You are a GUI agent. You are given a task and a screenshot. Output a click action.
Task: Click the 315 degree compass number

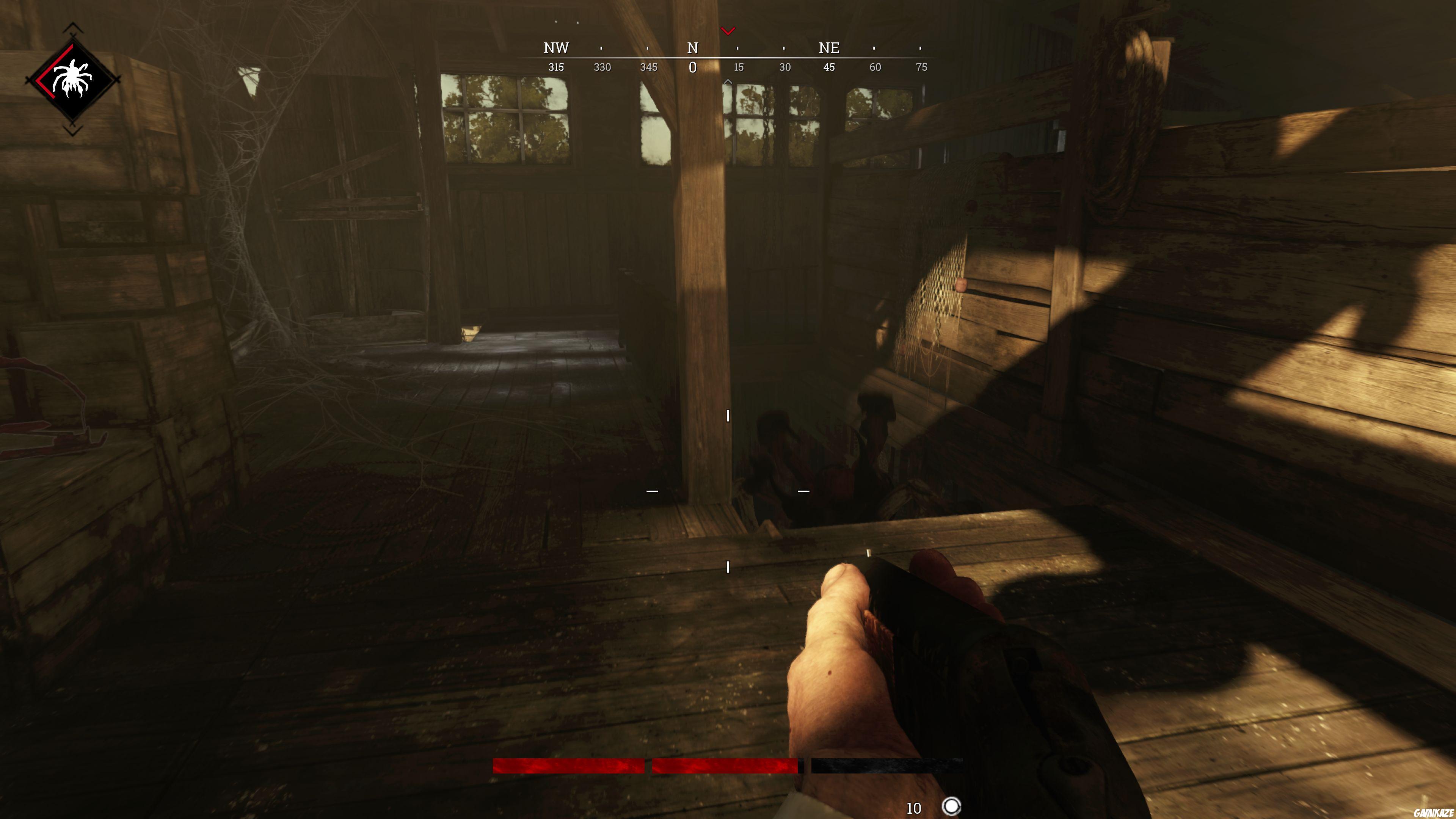557,67
